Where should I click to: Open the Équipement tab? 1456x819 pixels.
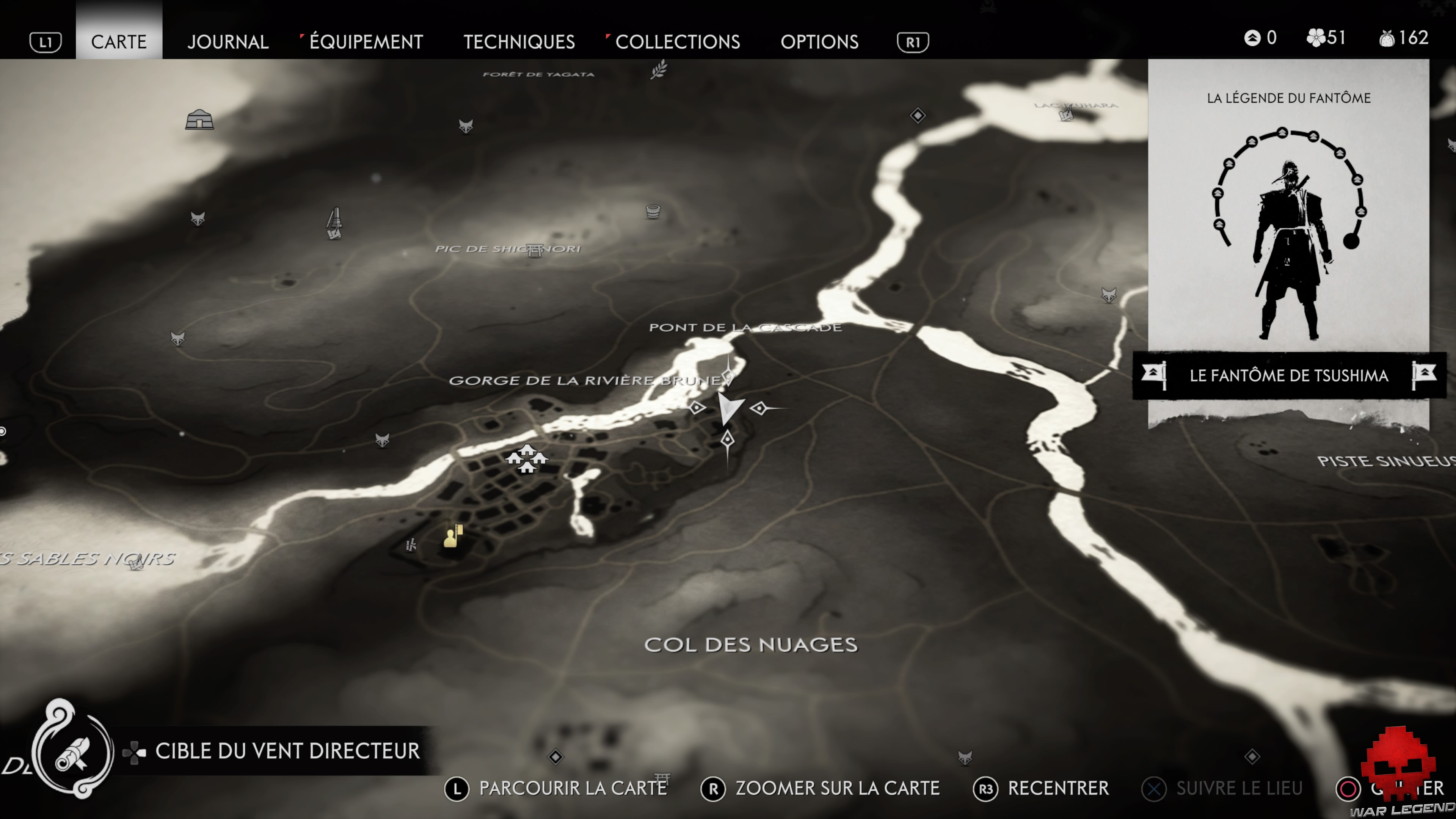[366, 41]
